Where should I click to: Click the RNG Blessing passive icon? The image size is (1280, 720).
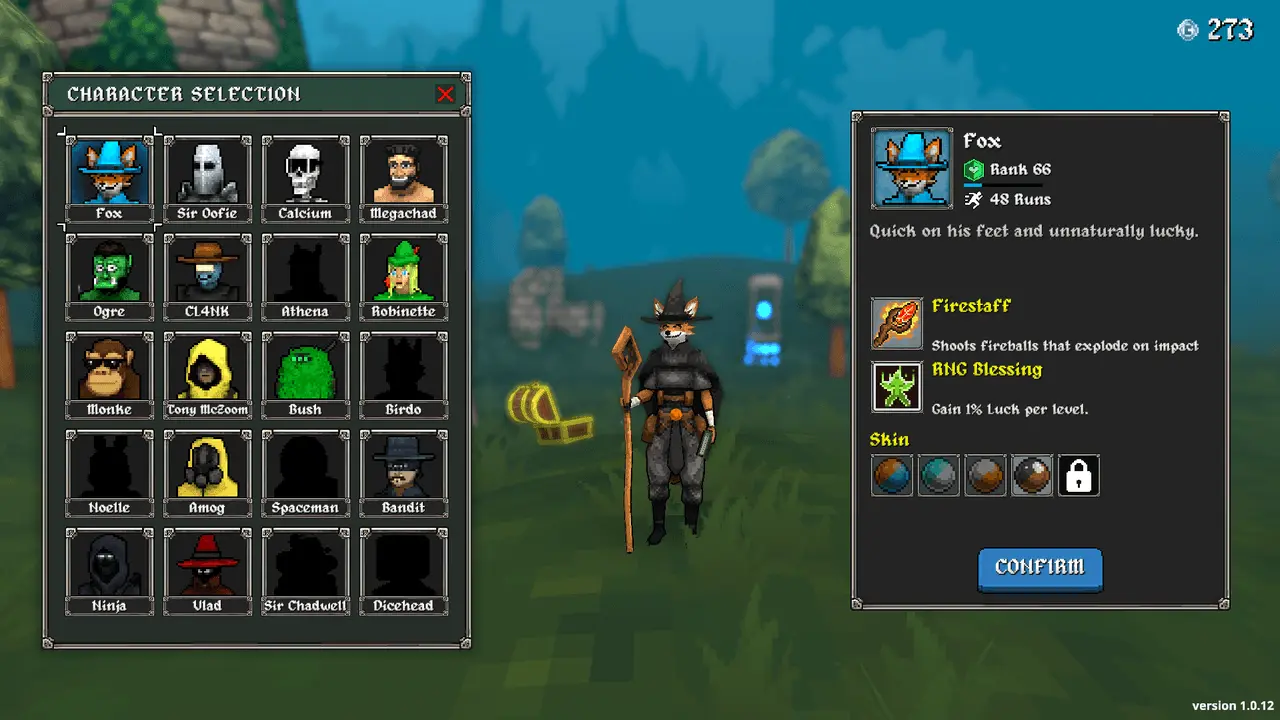[897, 387]
